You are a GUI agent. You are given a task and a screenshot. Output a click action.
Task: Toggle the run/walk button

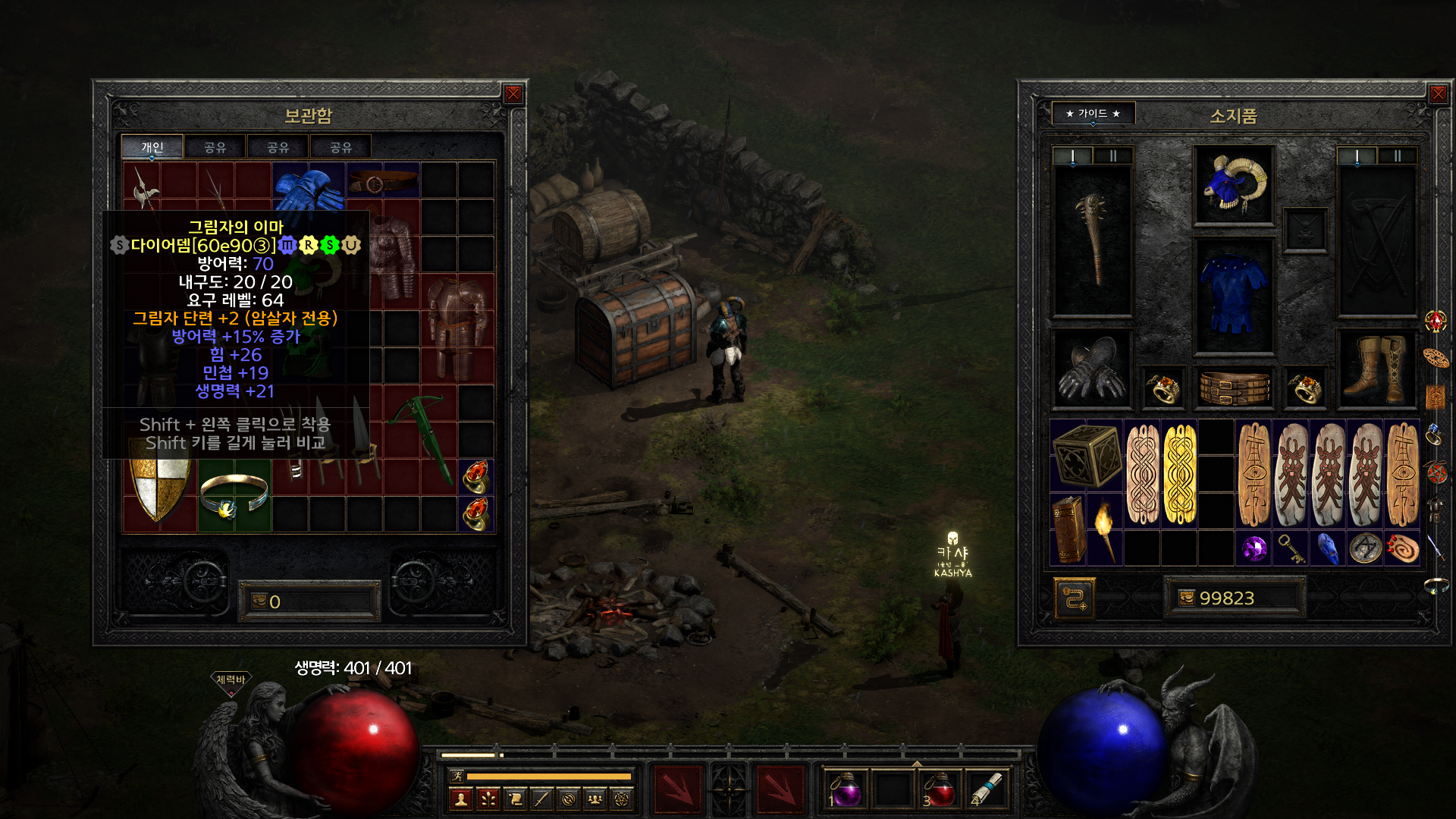click(457, 776)
